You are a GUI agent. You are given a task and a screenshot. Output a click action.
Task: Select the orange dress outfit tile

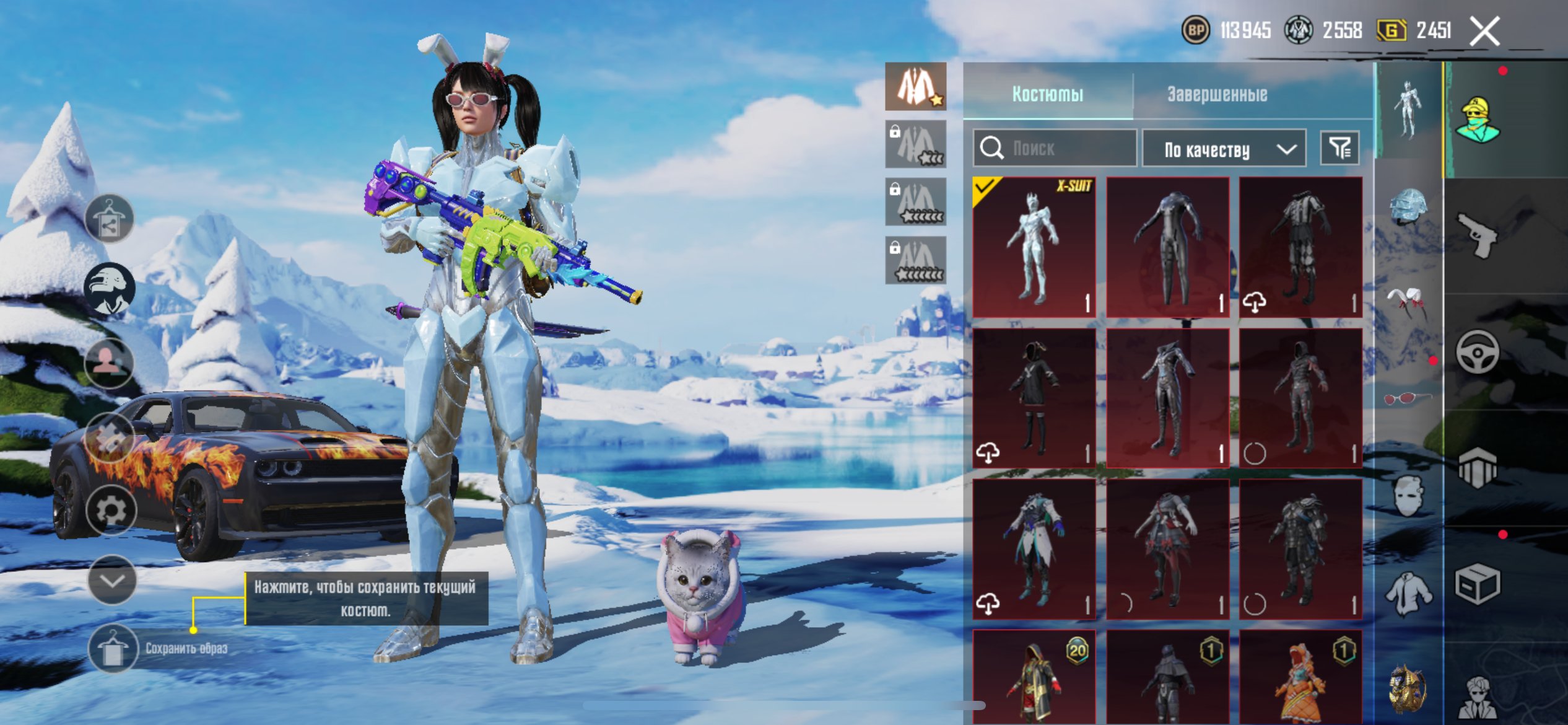[1300, 677]
